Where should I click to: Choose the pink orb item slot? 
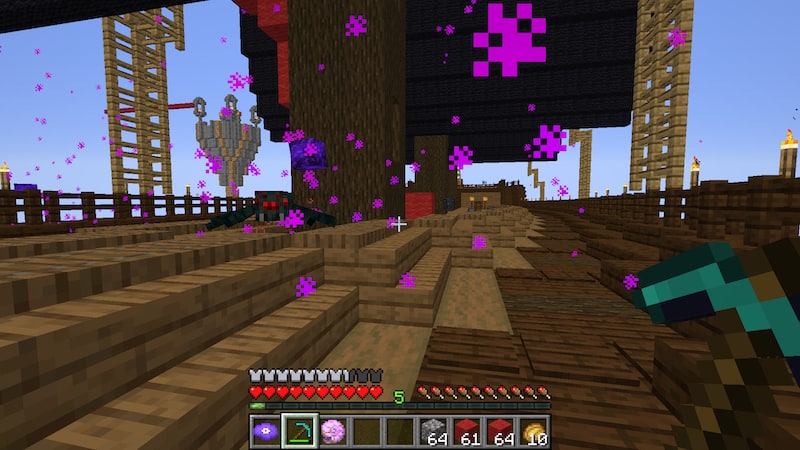(x=333, y=431)
